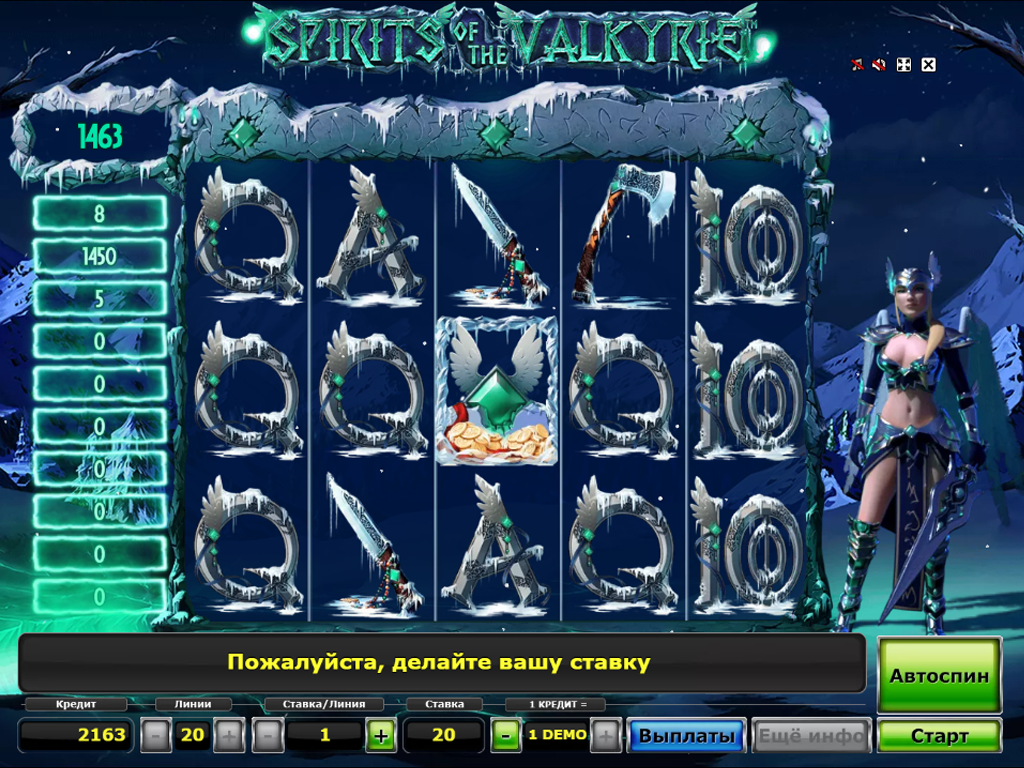Open the Выплаты paytable

[687, 736]
